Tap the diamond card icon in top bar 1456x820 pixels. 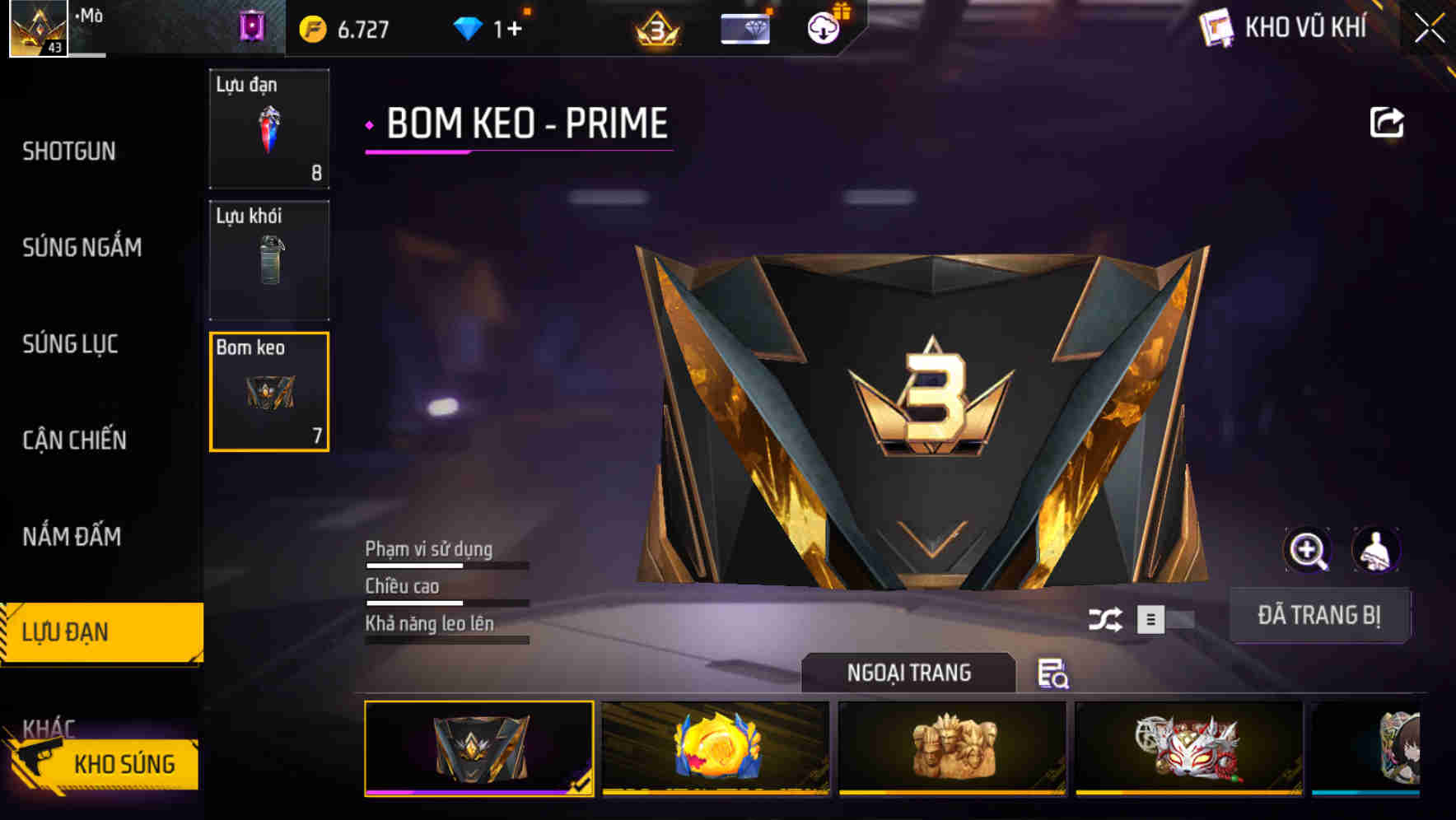746,27
